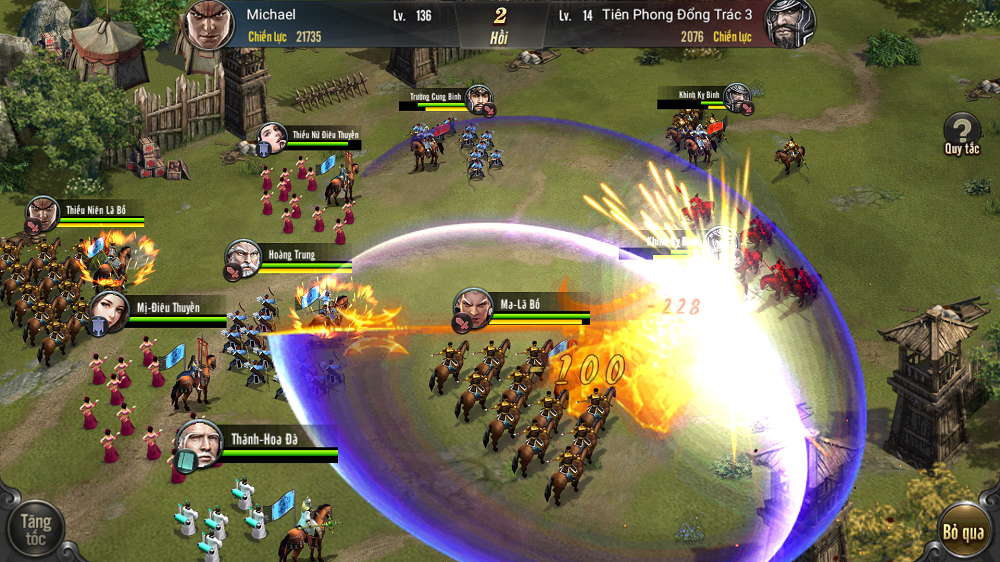Image resolution: width=1000 pixels, height=562 pixels.
Task: Choose the Thiếu Nữ Điêu Thuyền portrait
Action: pos(272,139)
